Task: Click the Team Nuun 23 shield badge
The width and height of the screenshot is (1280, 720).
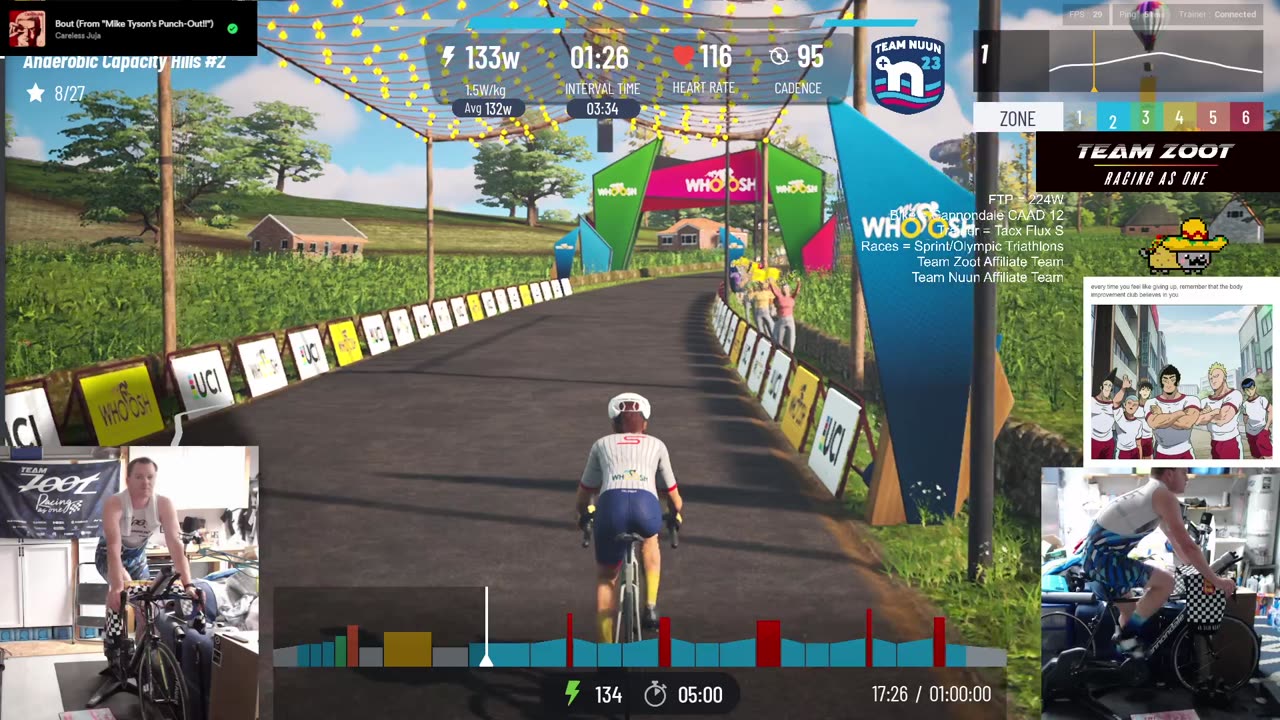Action: [x=907, y=75]
